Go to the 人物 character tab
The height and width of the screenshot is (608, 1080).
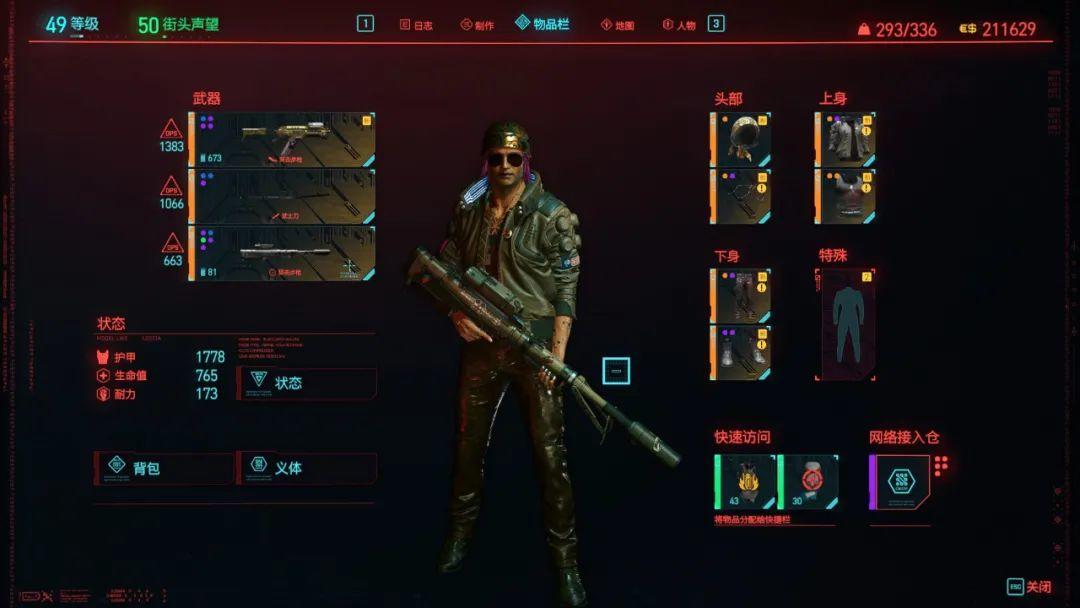[678, 25]
